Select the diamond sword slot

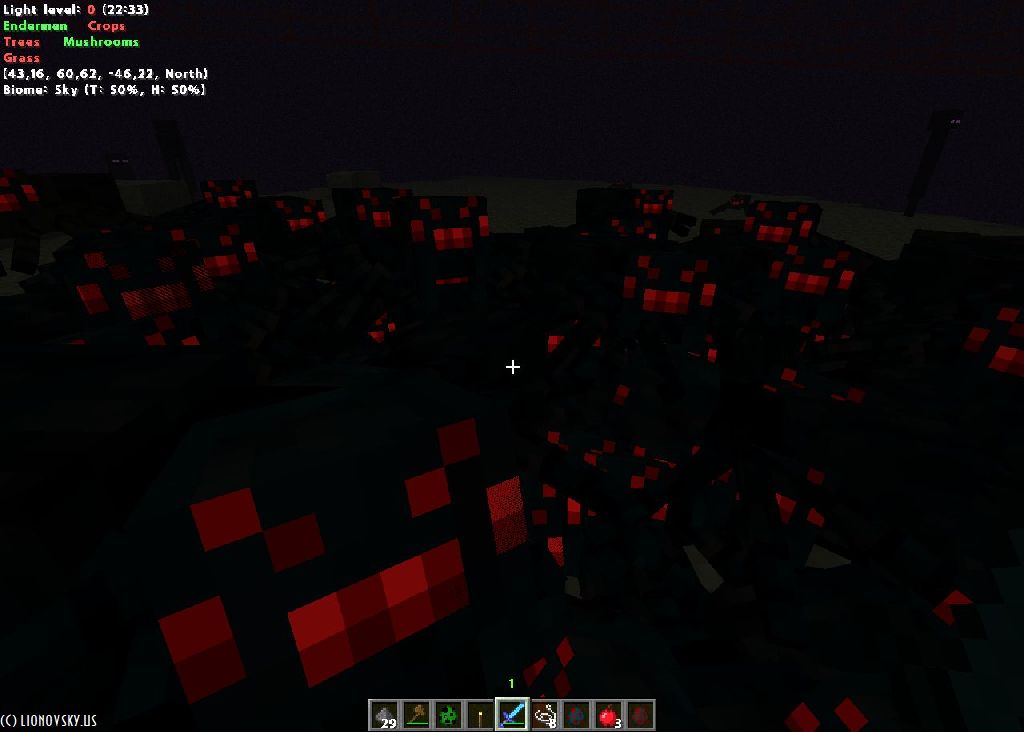coord(512,715)
